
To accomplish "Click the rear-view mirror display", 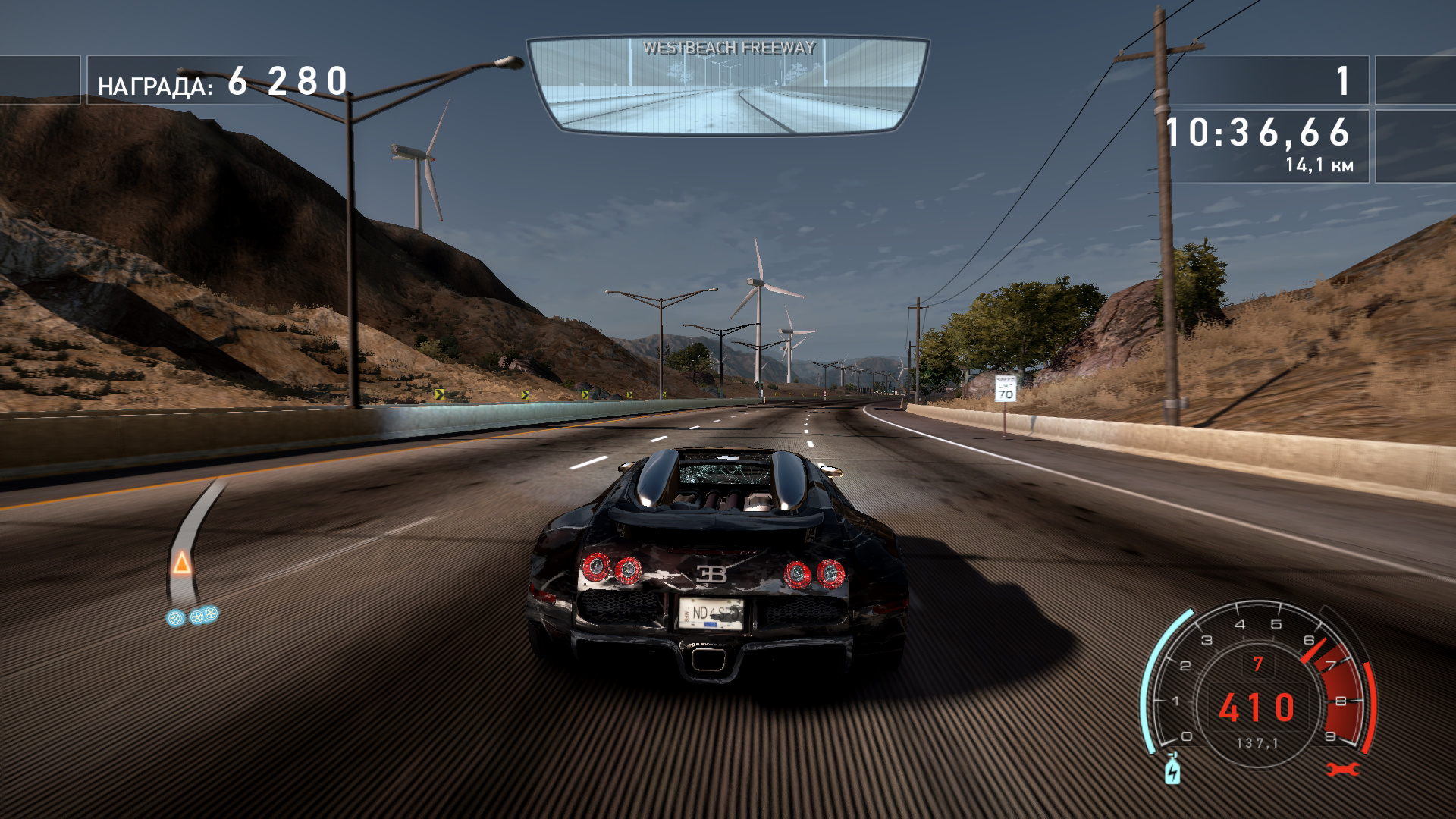I will (728, 86).
